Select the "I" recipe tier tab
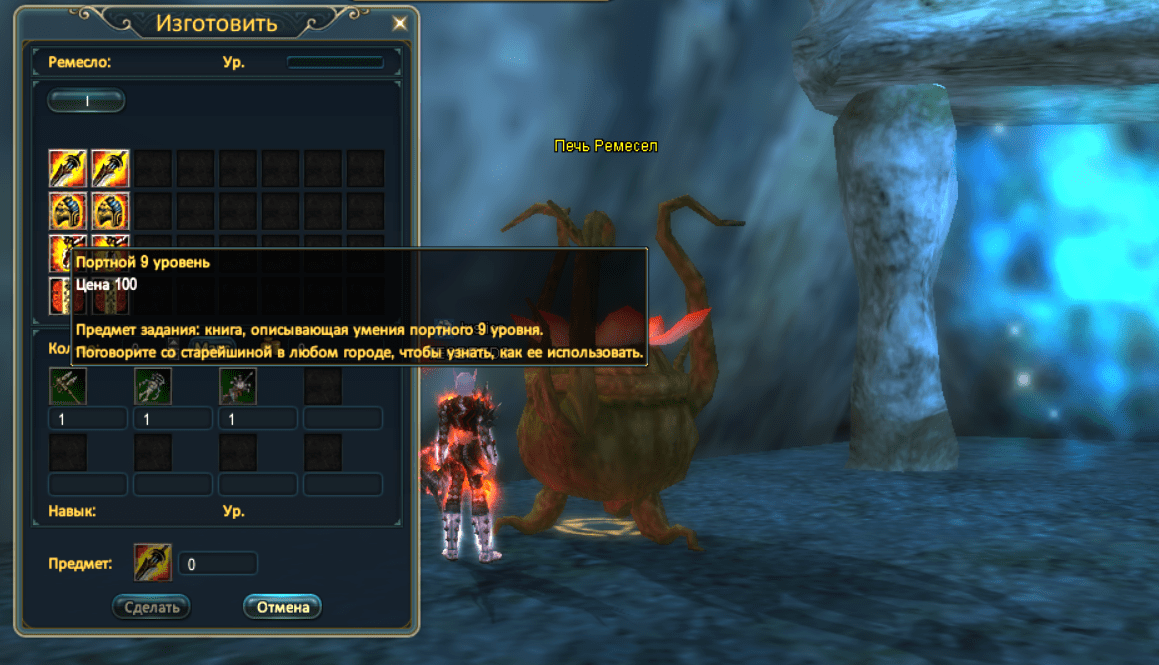The image size is (1159, 665). tap(87, 100)
